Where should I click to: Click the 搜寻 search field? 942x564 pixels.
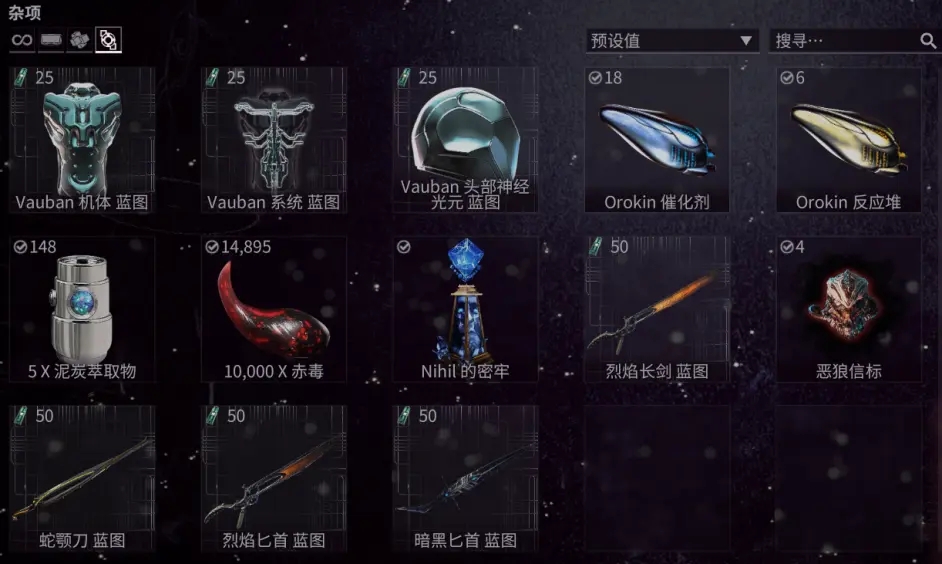(845, 41)
